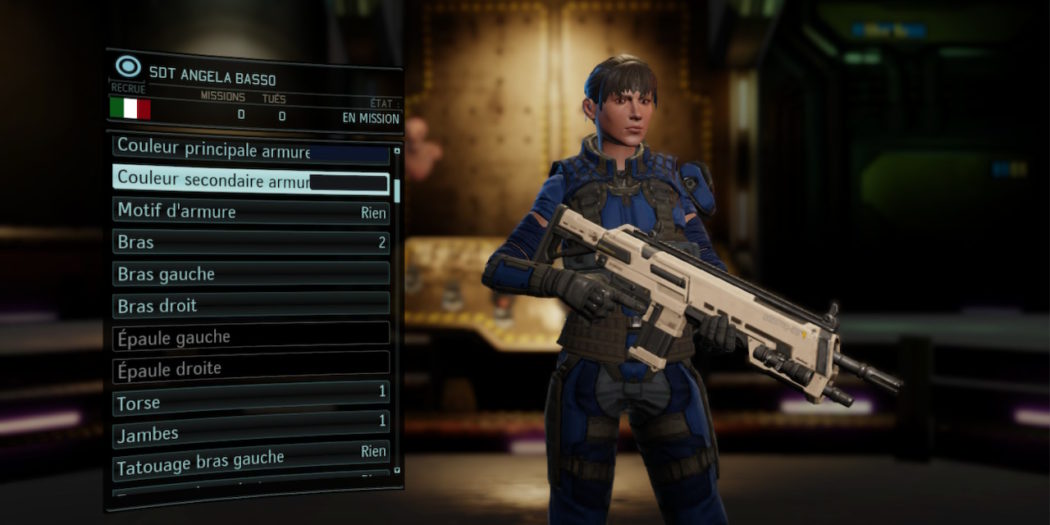
Task: Open Tatouage bras gauche setting
Action: coord(250,460)
